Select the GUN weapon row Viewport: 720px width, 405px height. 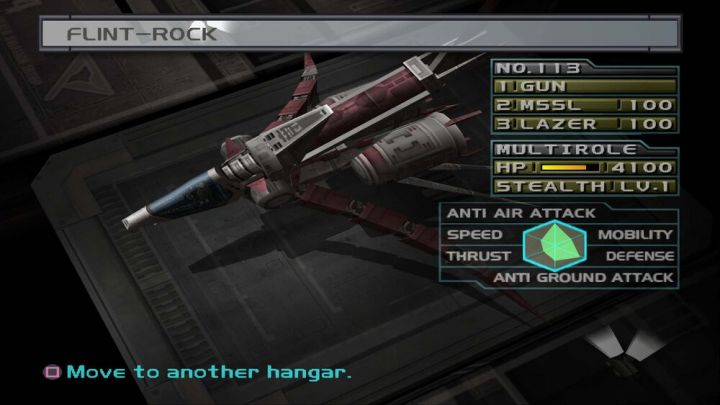pyautogui.click(x=584, y=88)
